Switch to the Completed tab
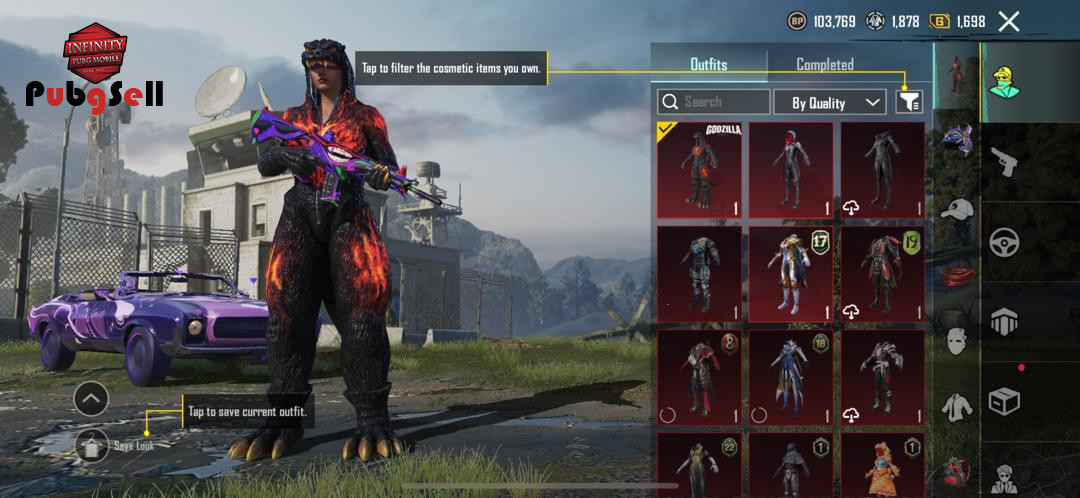The height and width of the screenshot is (498, 1080). tap(824, 64)
